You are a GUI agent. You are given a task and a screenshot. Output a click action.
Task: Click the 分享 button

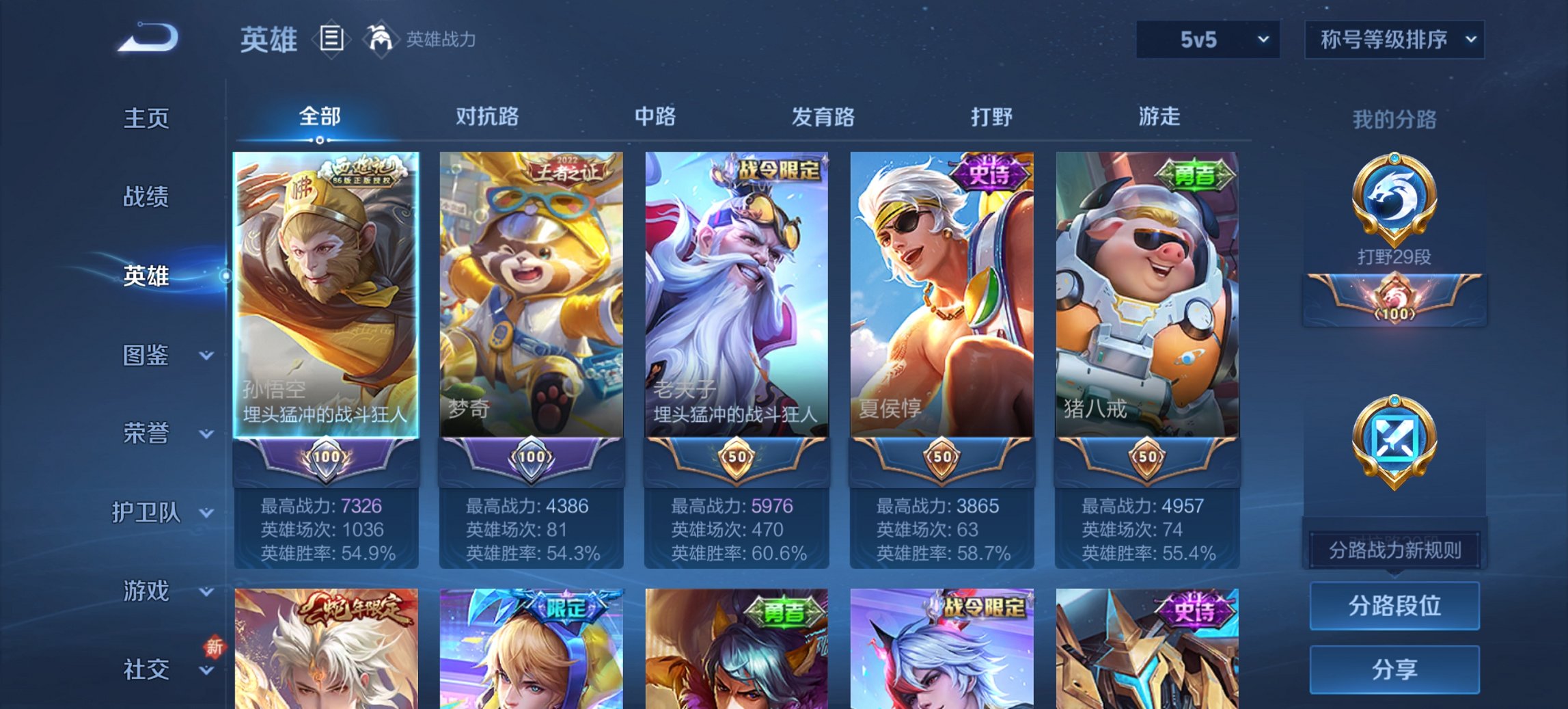[1394, 668]
